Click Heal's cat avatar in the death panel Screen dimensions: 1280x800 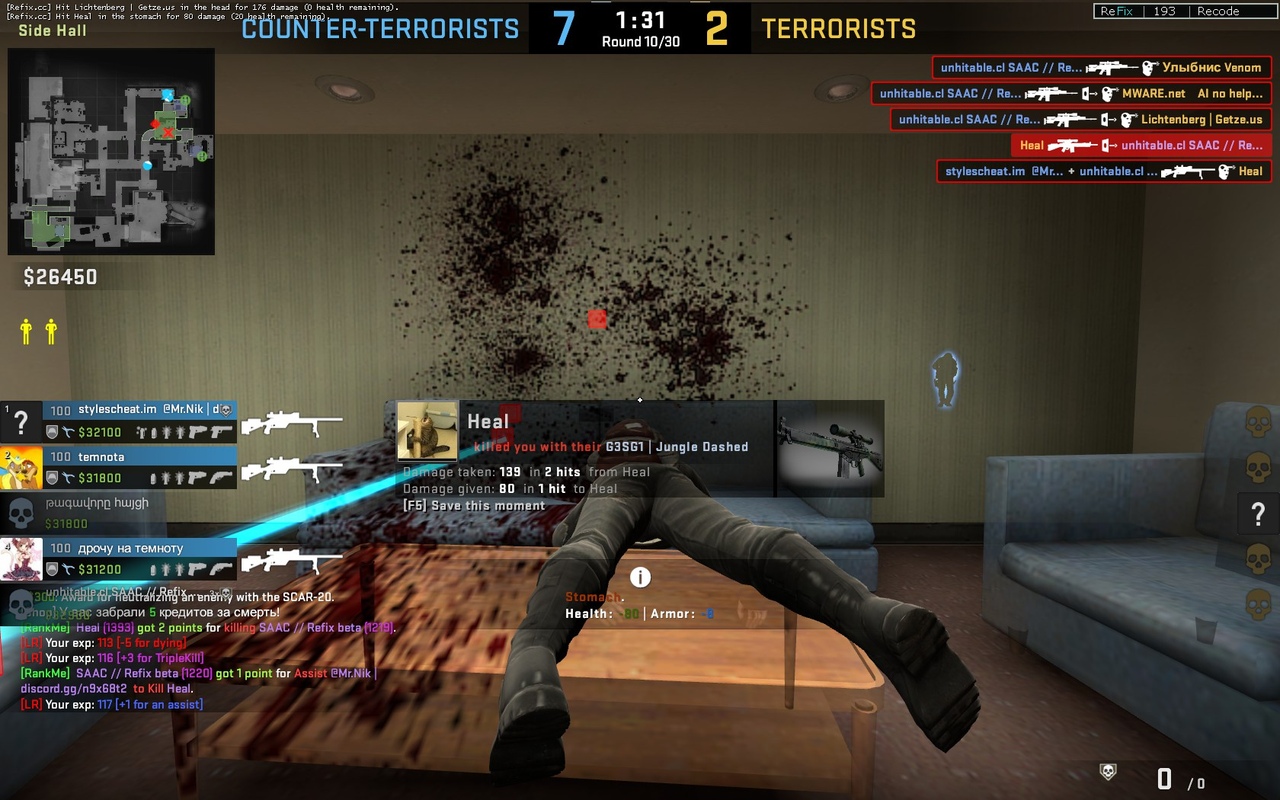[426, 432]
